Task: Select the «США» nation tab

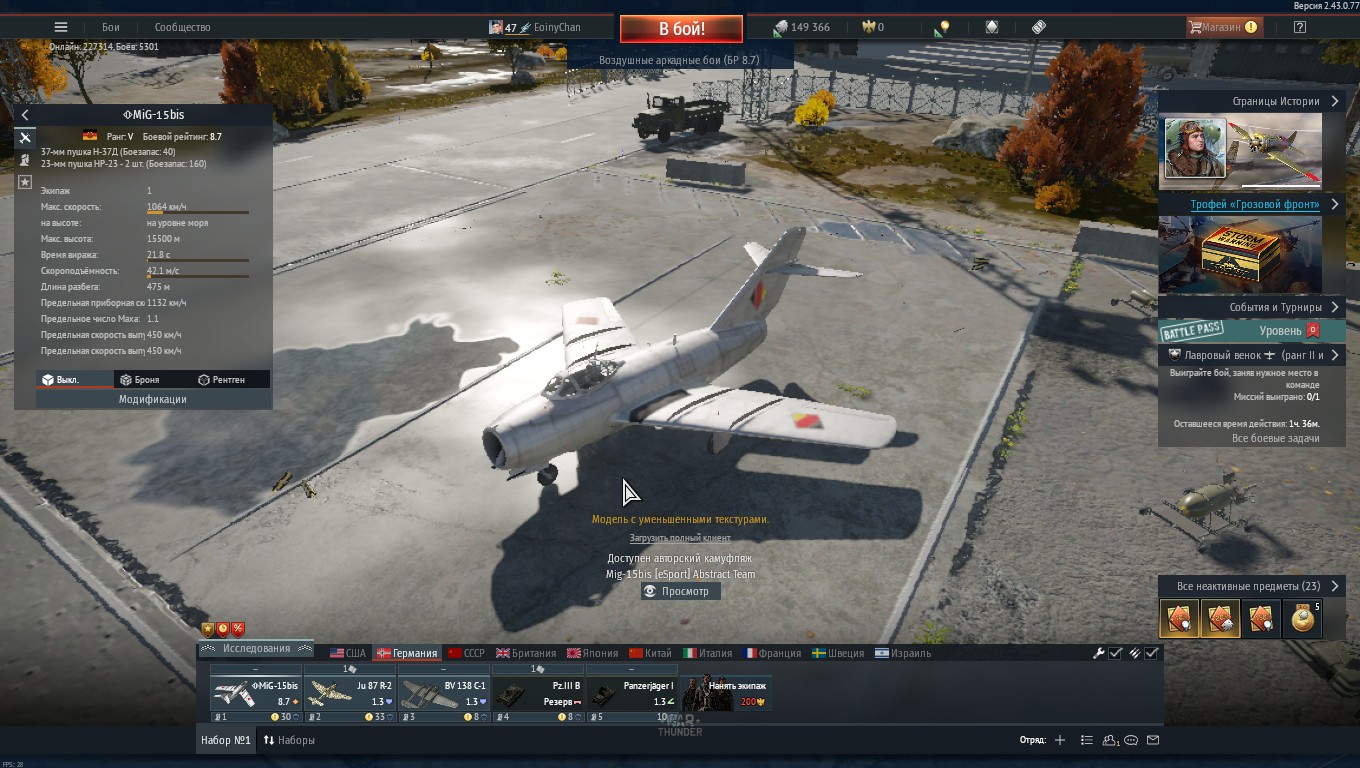Action: tap(348, 653)
